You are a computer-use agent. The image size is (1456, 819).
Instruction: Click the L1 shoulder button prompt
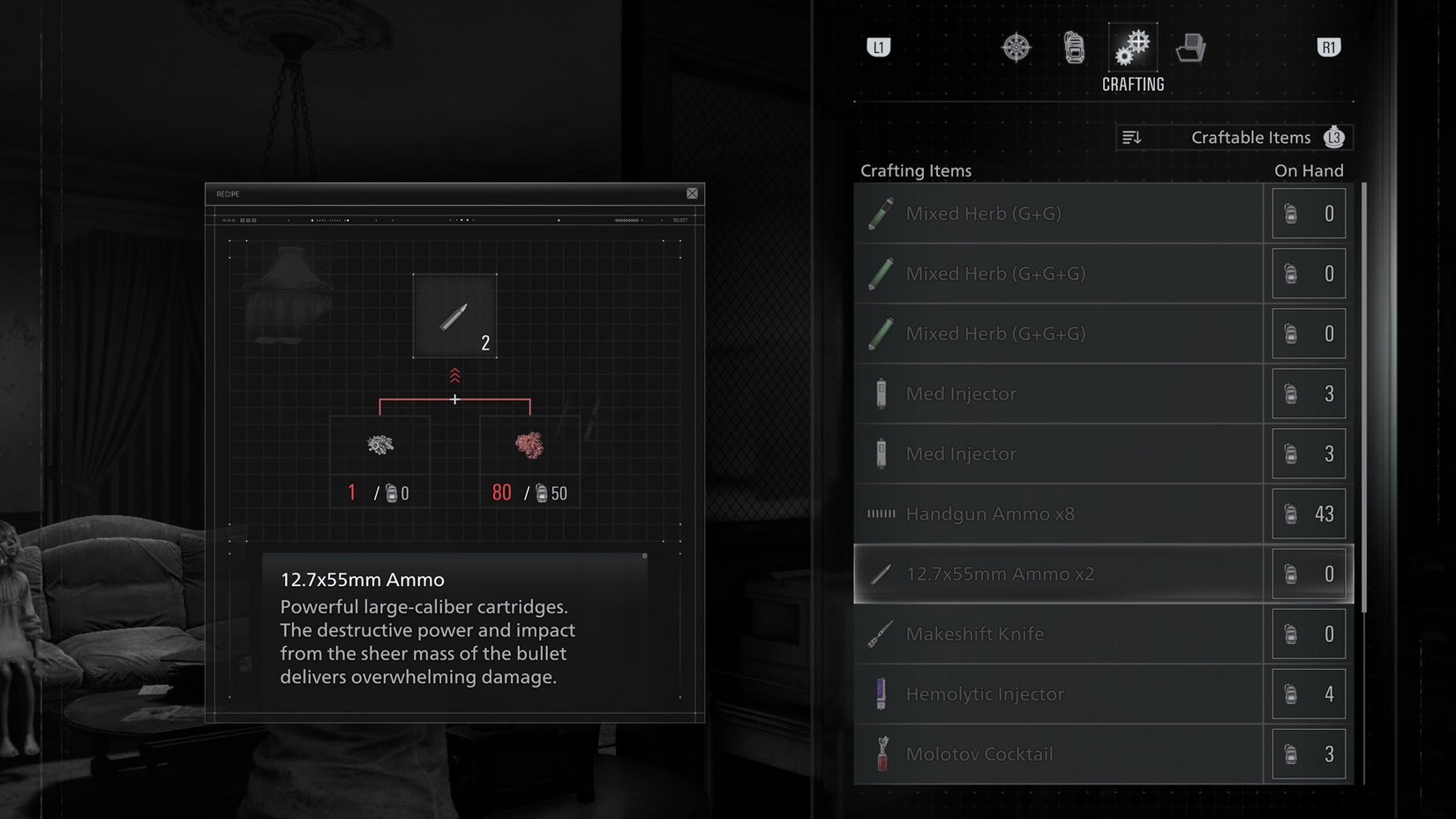tap(879, 48)
